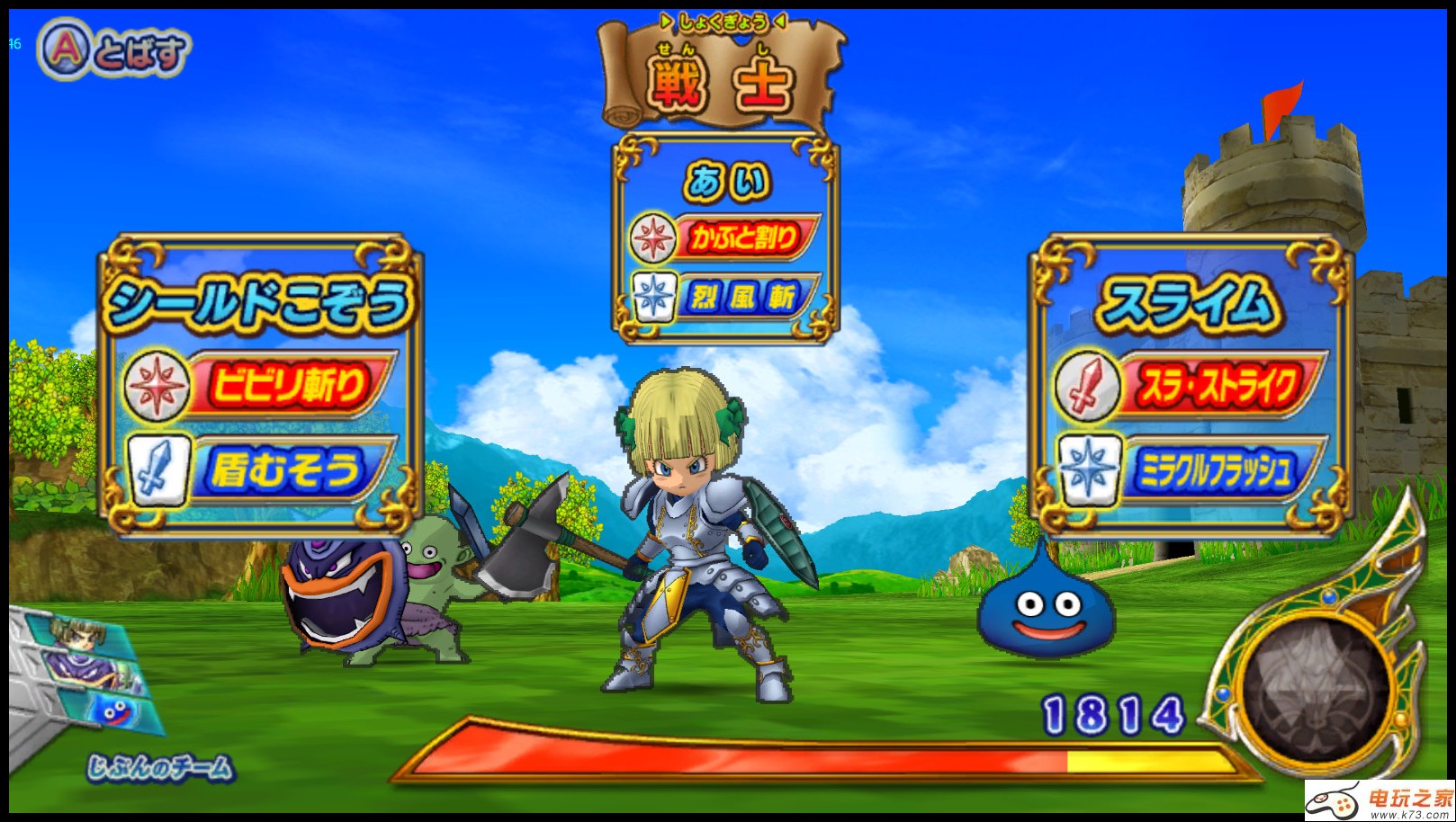1456x822 pixels.
Task: Choose the 烈風斬 skill
Action: tap(743, 295)
